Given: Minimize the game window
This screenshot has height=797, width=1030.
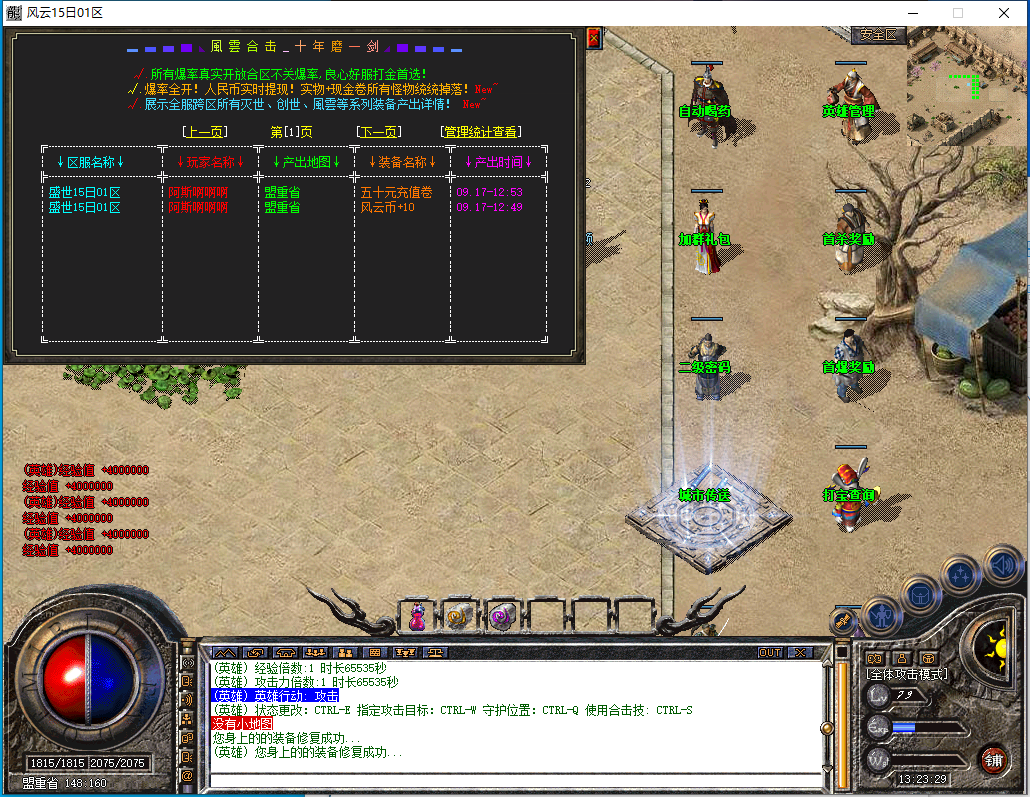Looking at the screenshot, I should pos(912,13).
